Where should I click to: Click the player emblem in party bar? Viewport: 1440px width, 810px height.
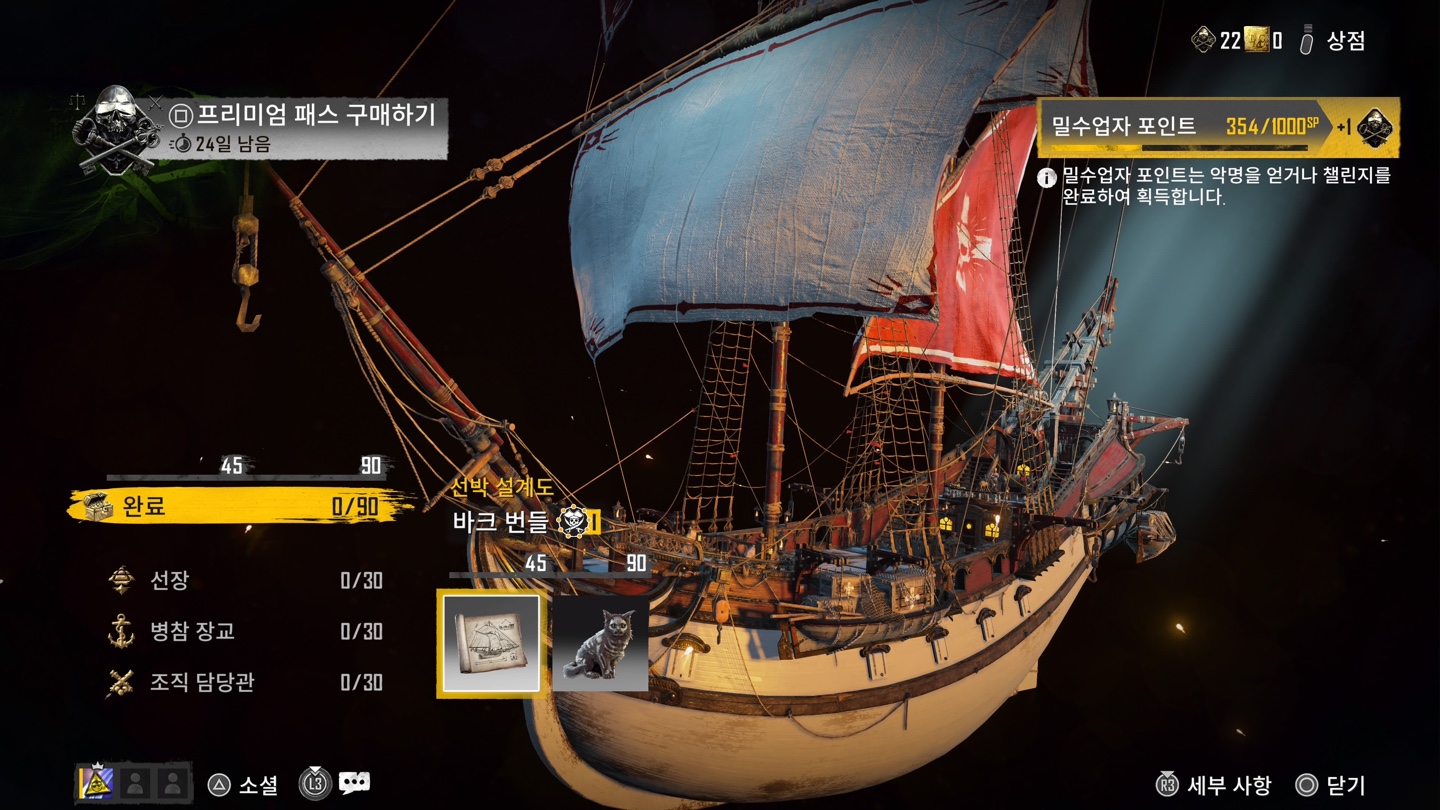pyautogui.click(x=98, y=783)
